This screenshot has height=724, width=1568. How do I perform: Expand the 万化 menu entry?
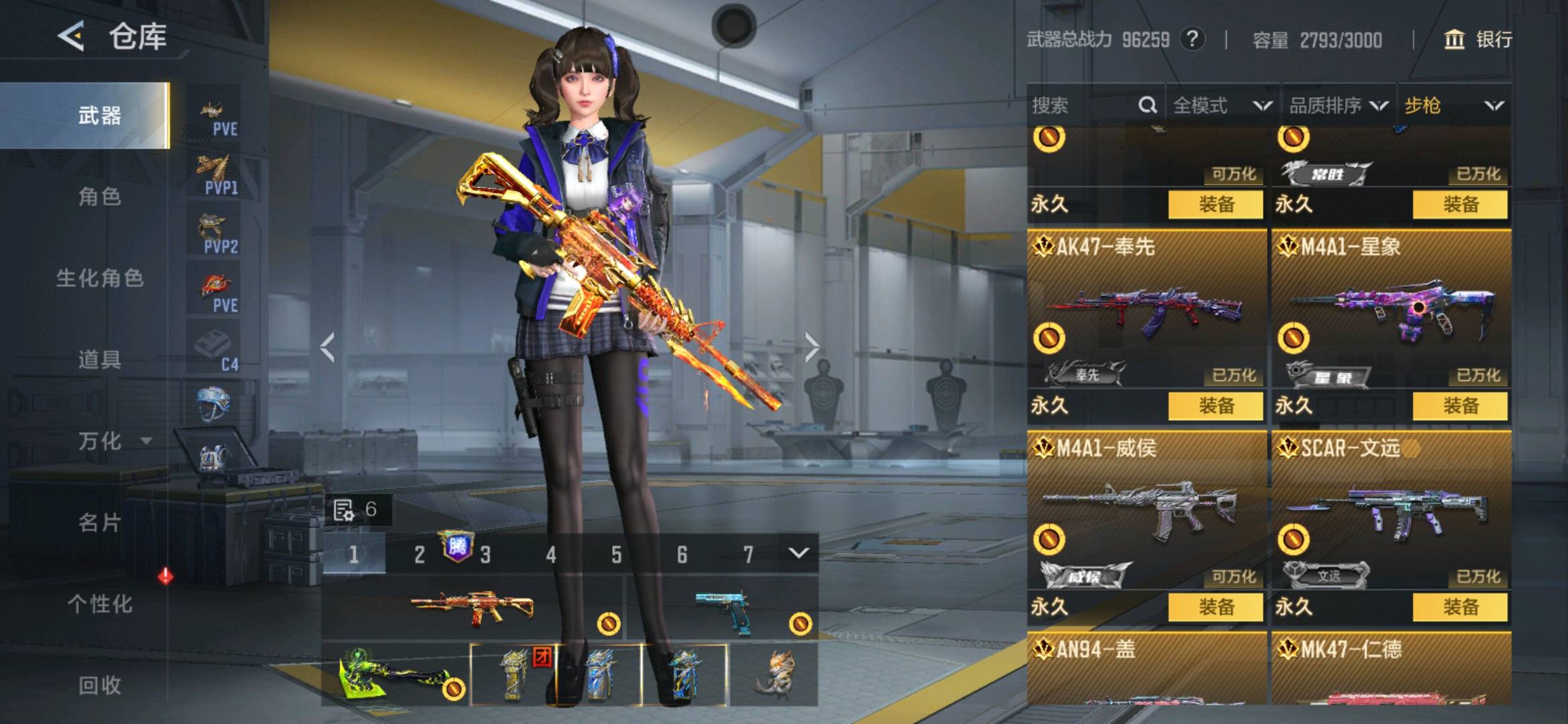[x=114, y=441]
